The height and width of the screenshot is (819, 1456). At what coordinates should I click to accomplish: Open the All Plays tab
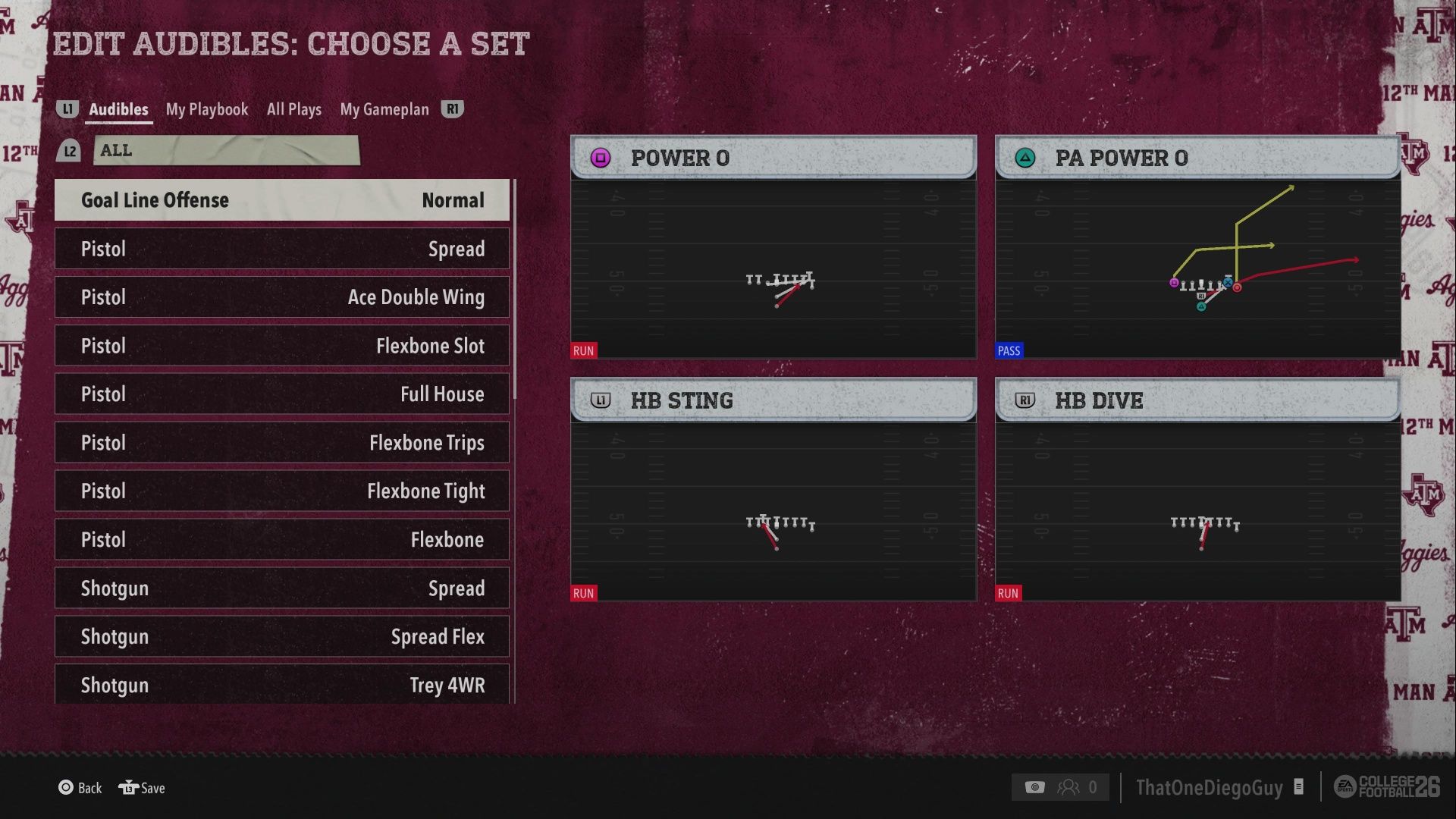click(293, 109)
